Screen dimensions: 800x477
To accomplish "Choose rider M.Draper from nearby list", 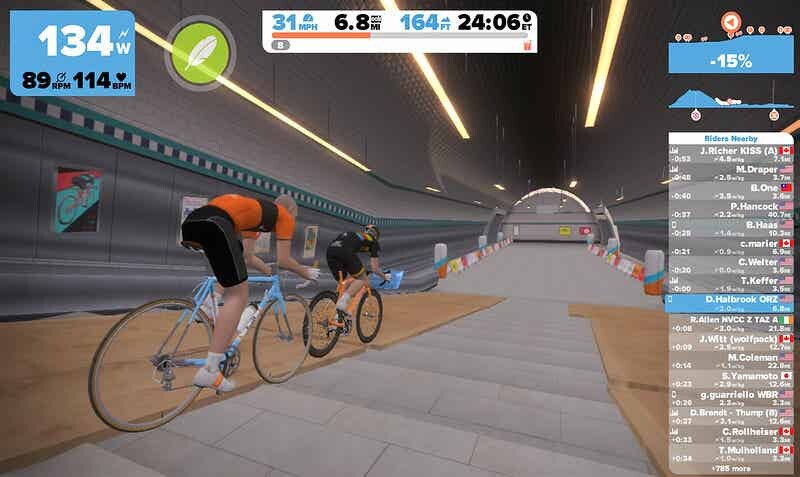I will [x=731, y=173].
